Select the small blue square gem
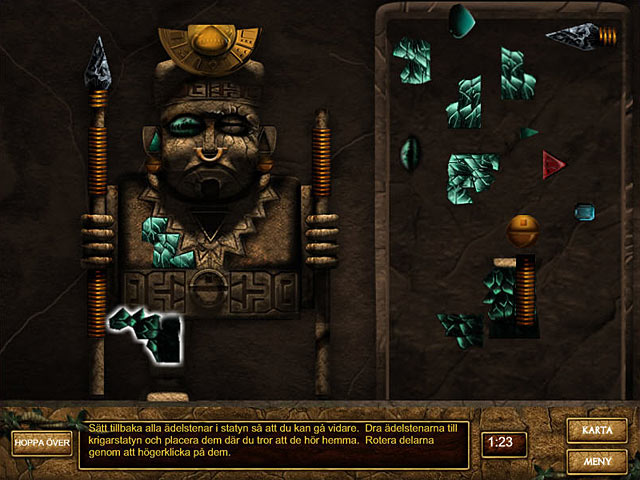 pos(584,212)
